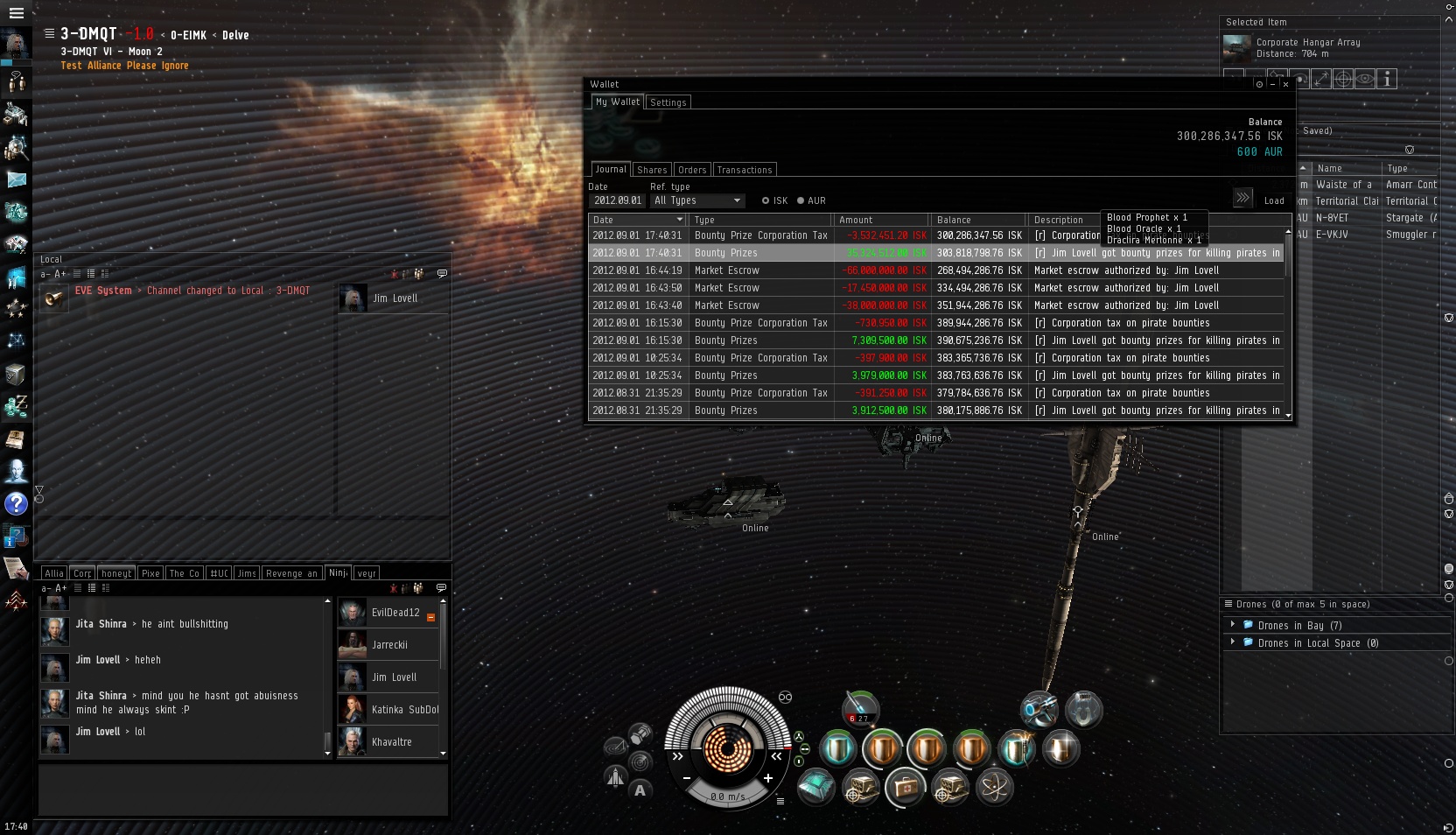This screenshot has height=835, width=1456.
Task: Open the Neocom hamburger menu
Action: point(16,13)
